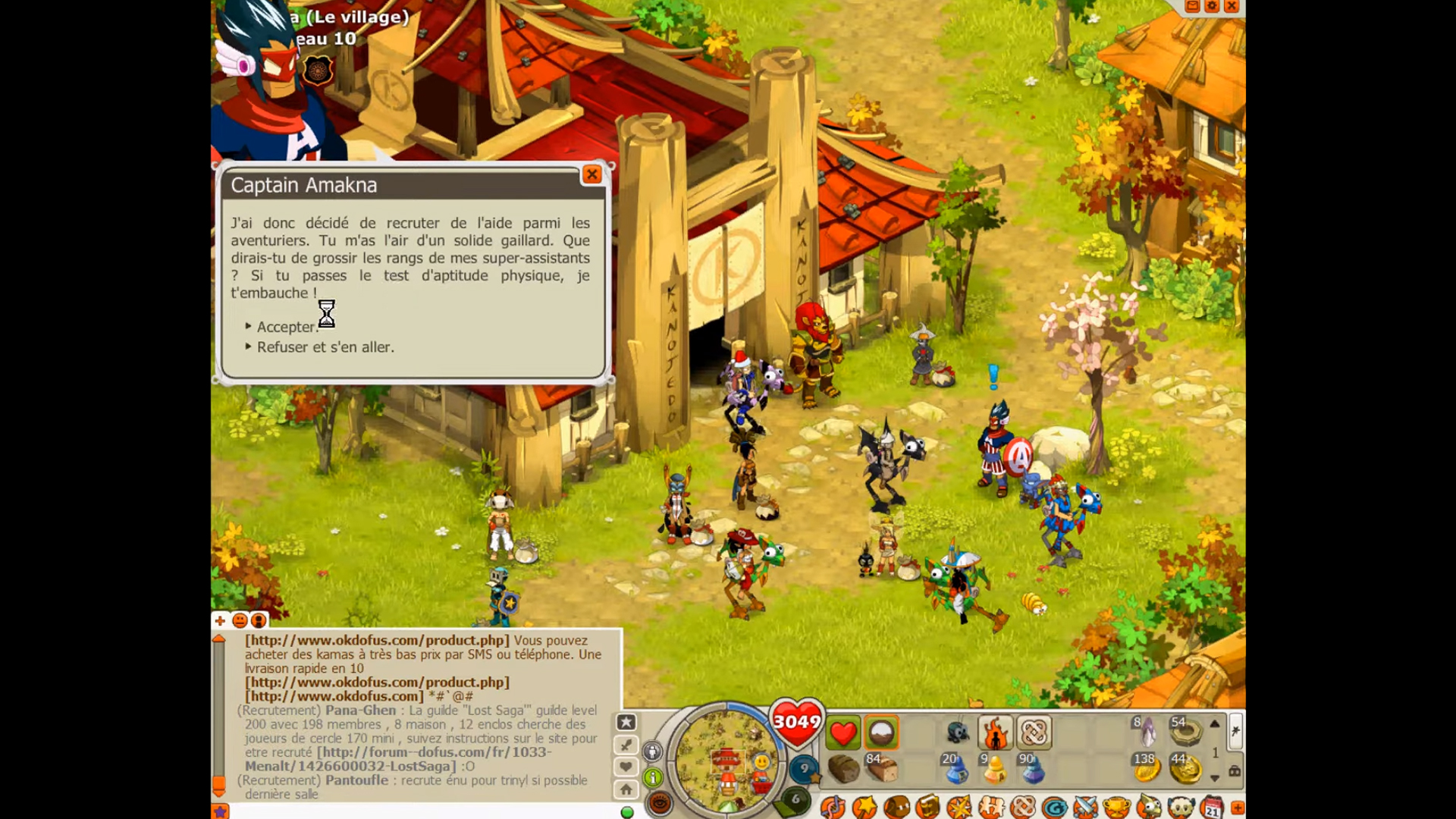Select the crossed swords PvP icon
This screenshot has width=1456, height=819.
1084,806
